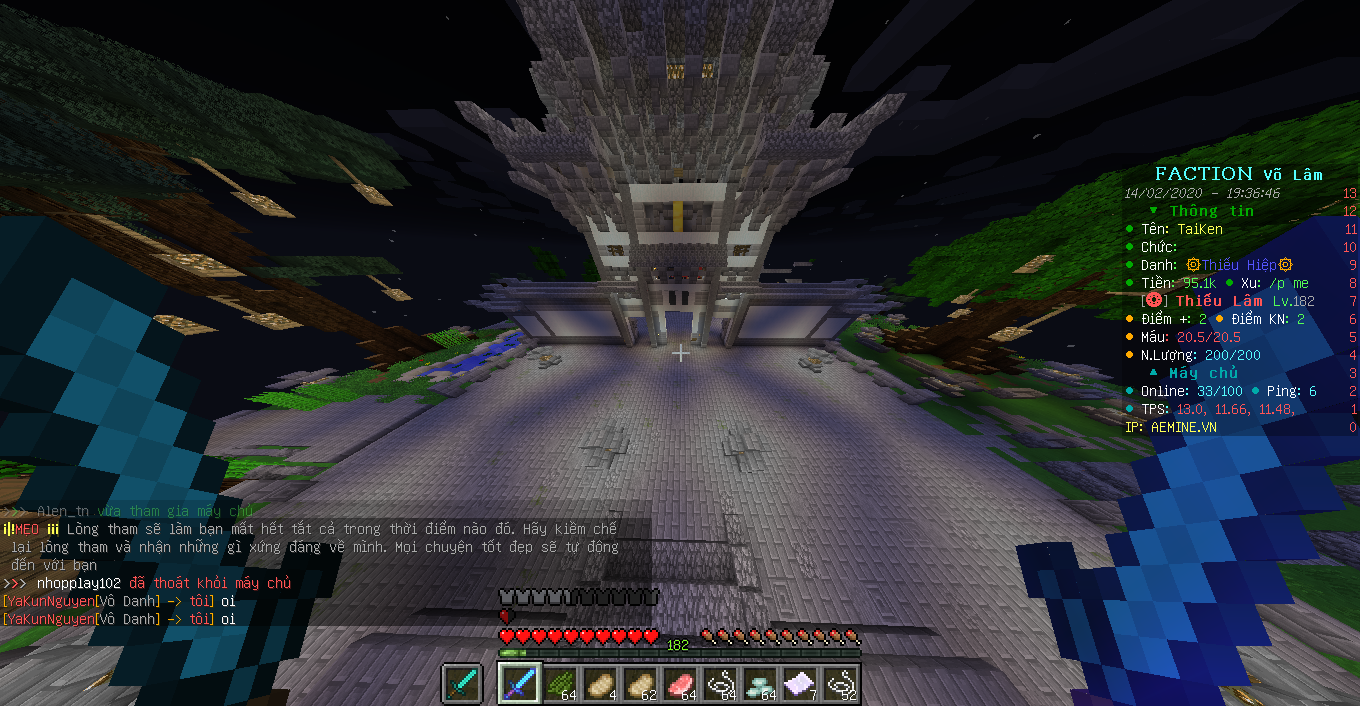
Task: Select the off-hand diamond sword slot
Action: [x=462, y=684]
